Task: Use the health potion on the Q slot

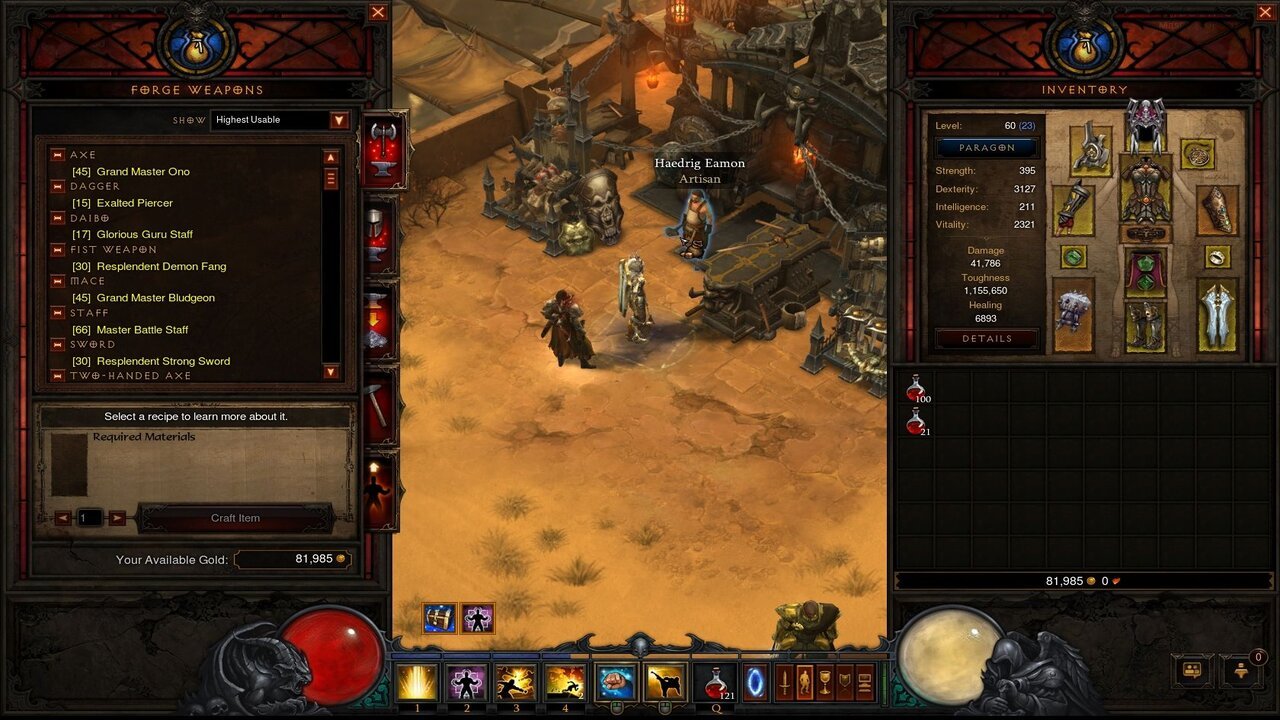Action: coord(715,682)
